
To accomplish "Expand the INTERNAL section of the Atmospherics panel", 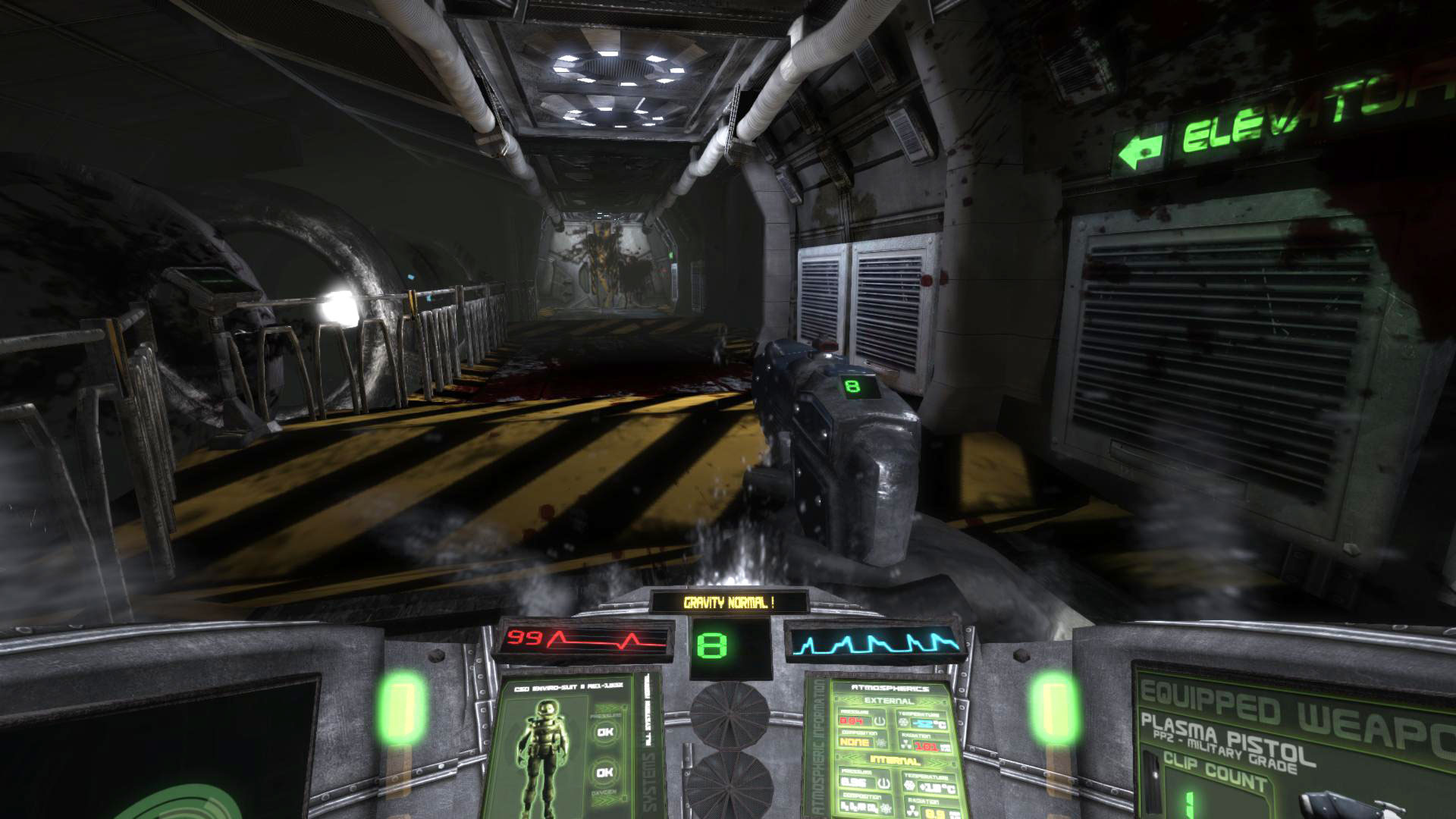I will [x=895, y=760].
